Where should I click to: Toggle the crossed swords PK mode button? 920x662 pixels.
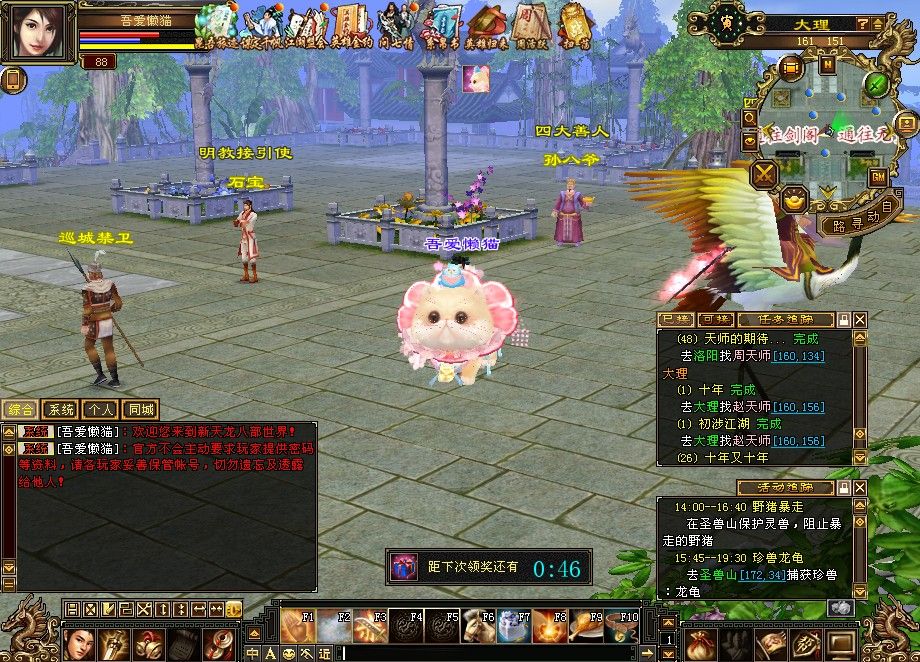click(x=766, y=175)
